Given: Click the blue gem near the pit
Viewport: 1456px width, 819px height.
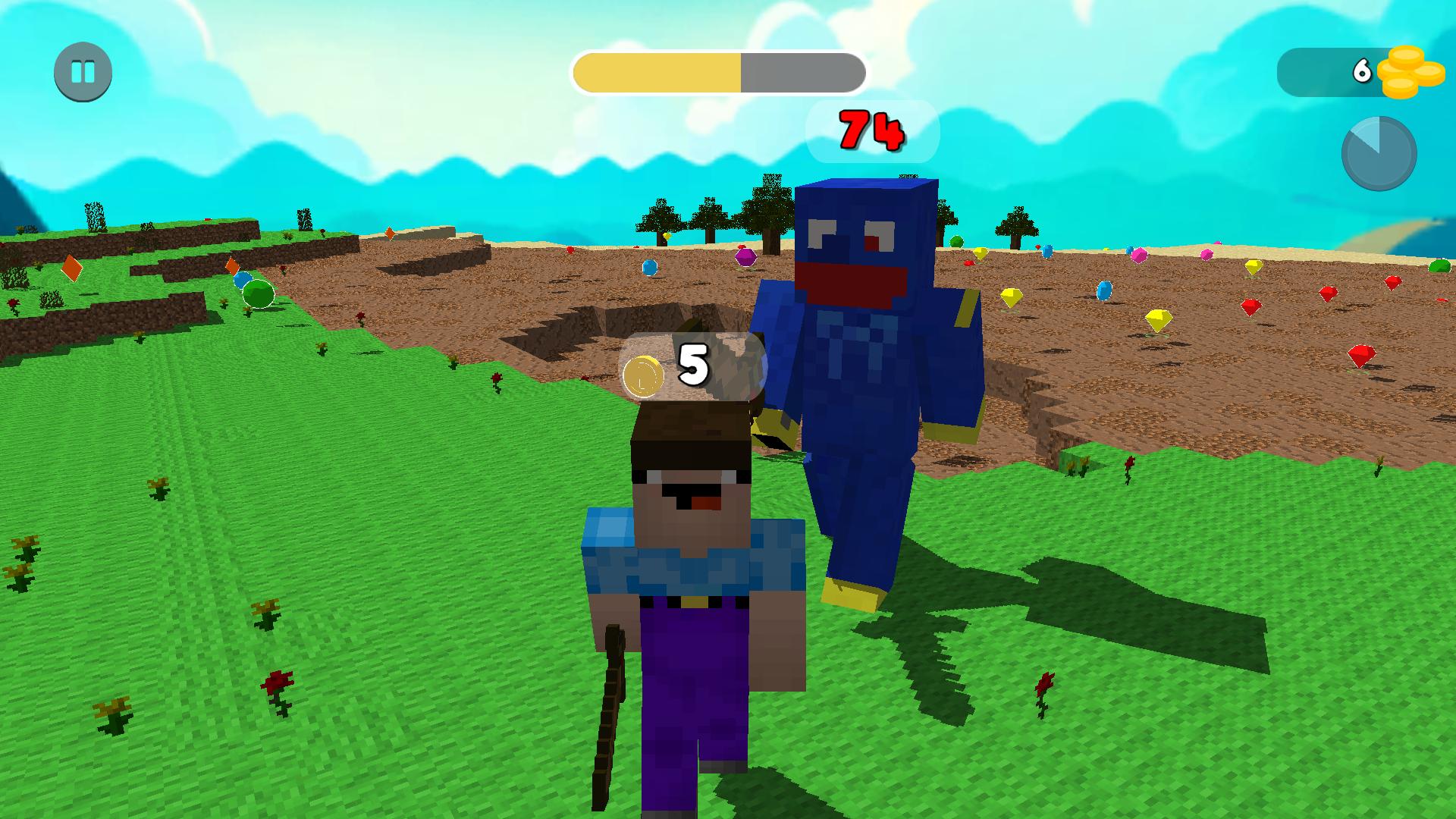Looking at the screenshot, I should pyautogui.click(x=648, y=268).
